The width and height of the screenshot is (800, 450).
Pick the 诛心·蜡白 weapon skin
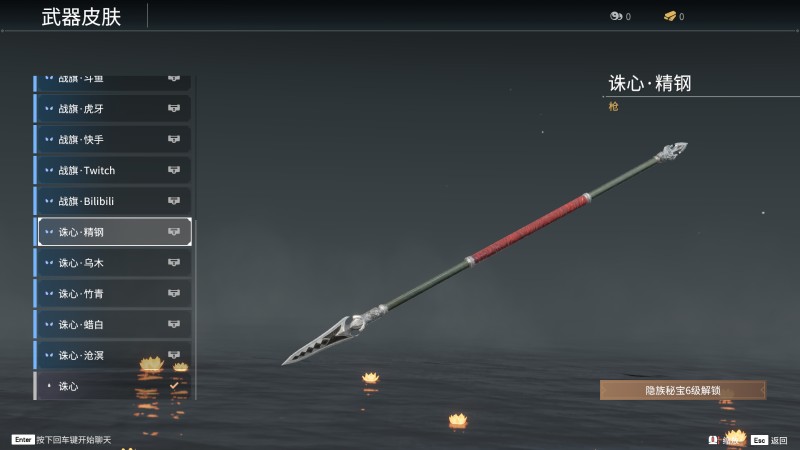click(113, 325)
